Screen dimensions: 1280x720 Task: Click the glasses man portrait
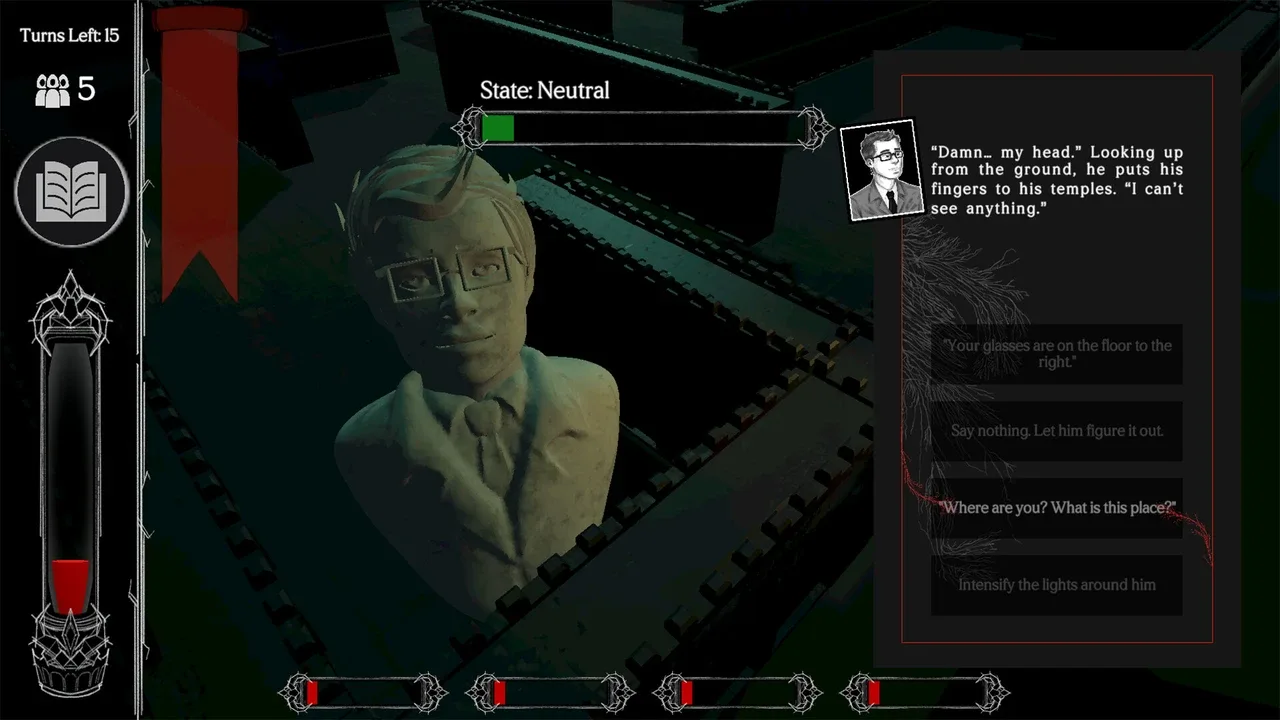pyautogui.click(x=879, y=169)
